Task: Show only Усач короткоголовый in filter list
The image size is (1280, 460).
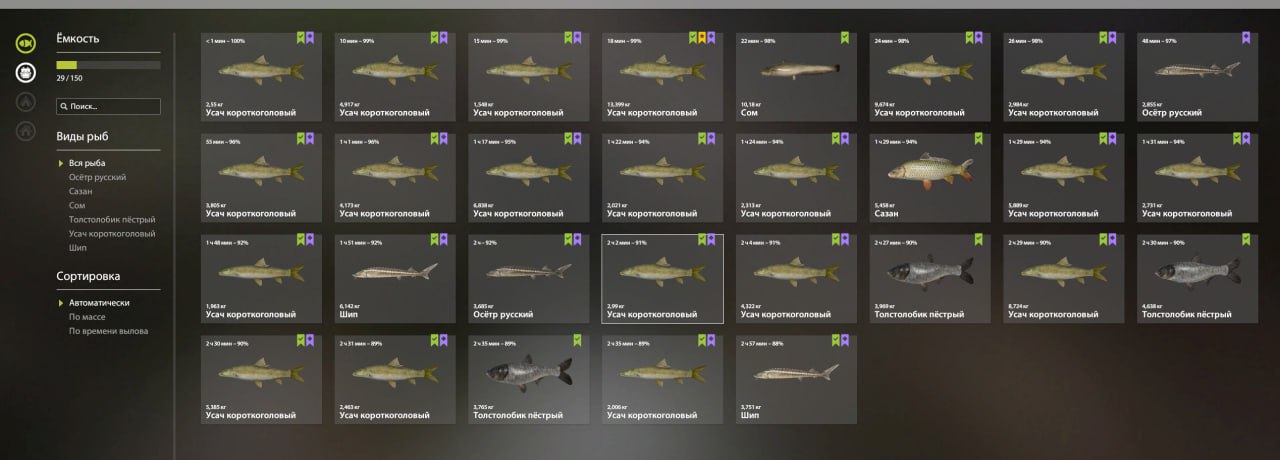Action: coord(112,234)
